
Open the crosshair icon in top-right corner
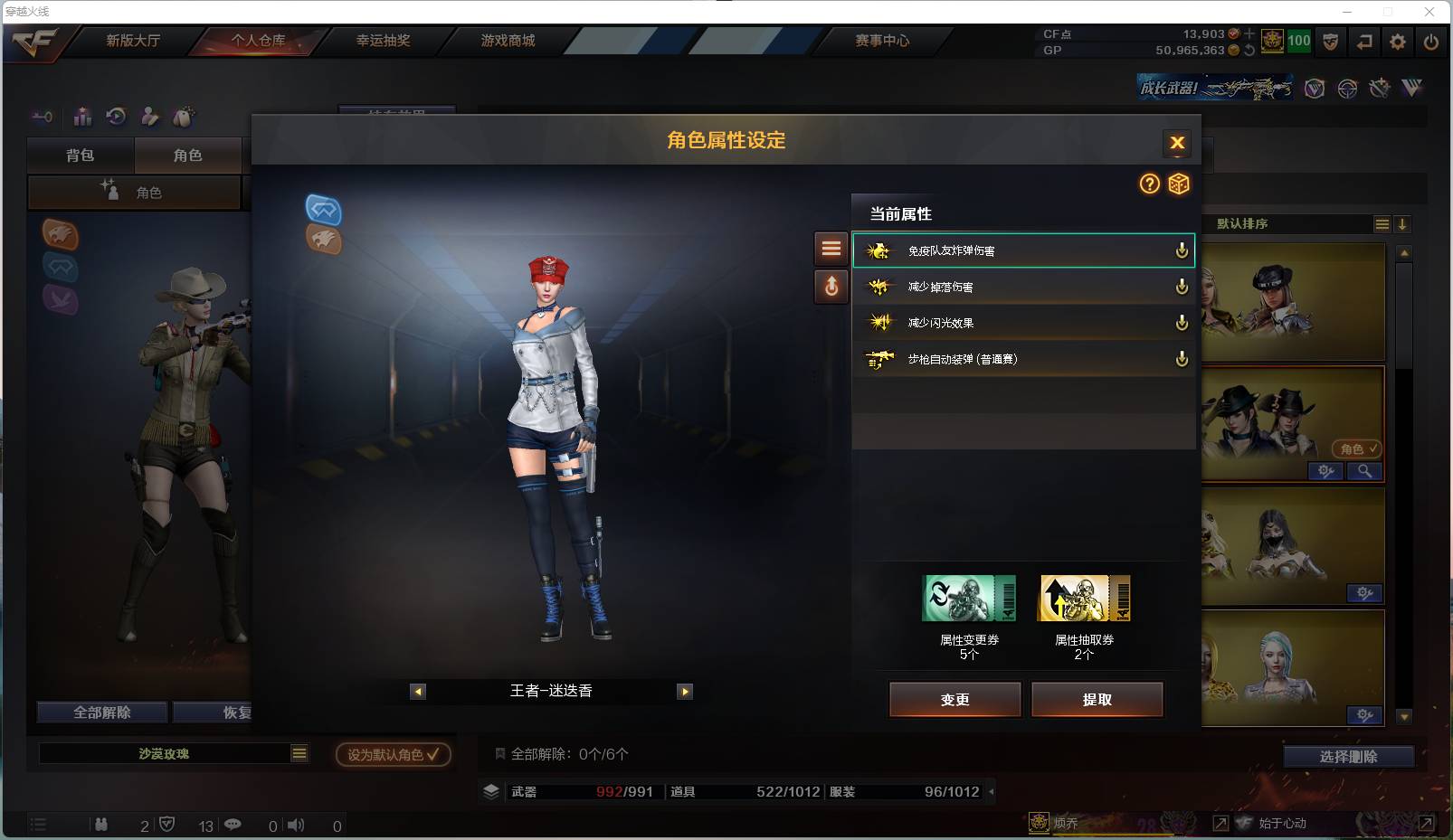coord(1348,89)
